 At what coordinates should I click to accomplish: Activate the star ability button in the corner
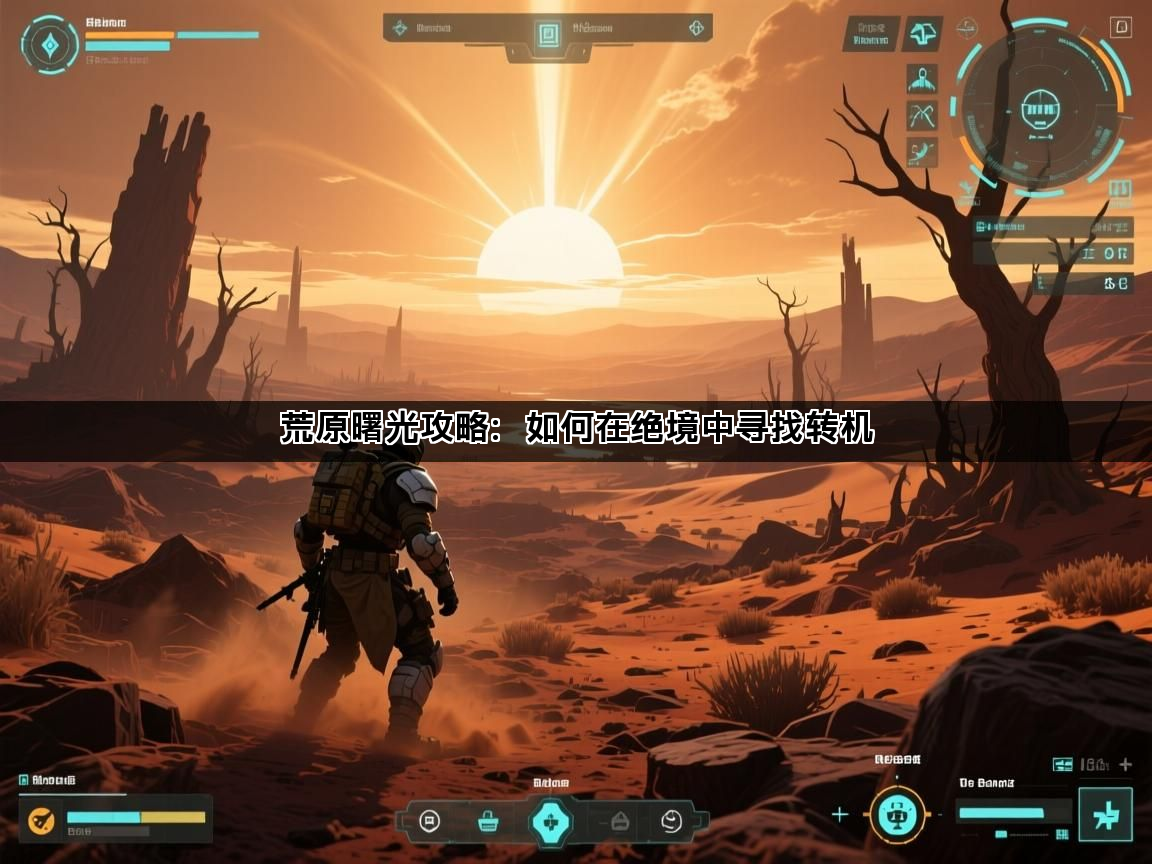(x=1105, y=816)
